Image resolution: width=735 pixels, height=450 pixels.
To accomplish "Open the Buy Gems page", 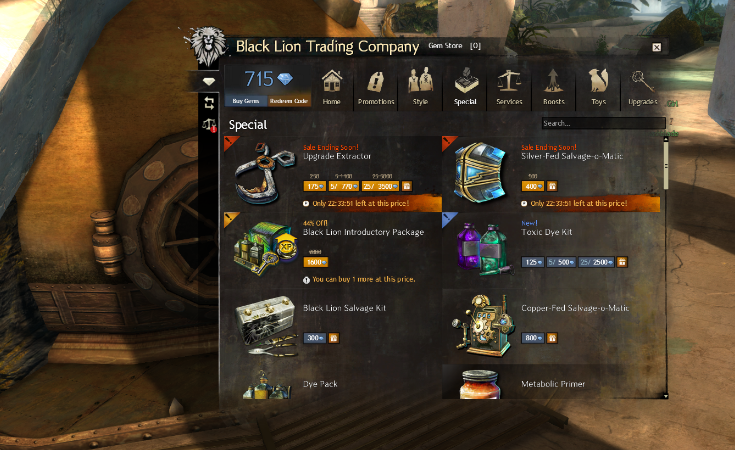I will click(245, 101).
